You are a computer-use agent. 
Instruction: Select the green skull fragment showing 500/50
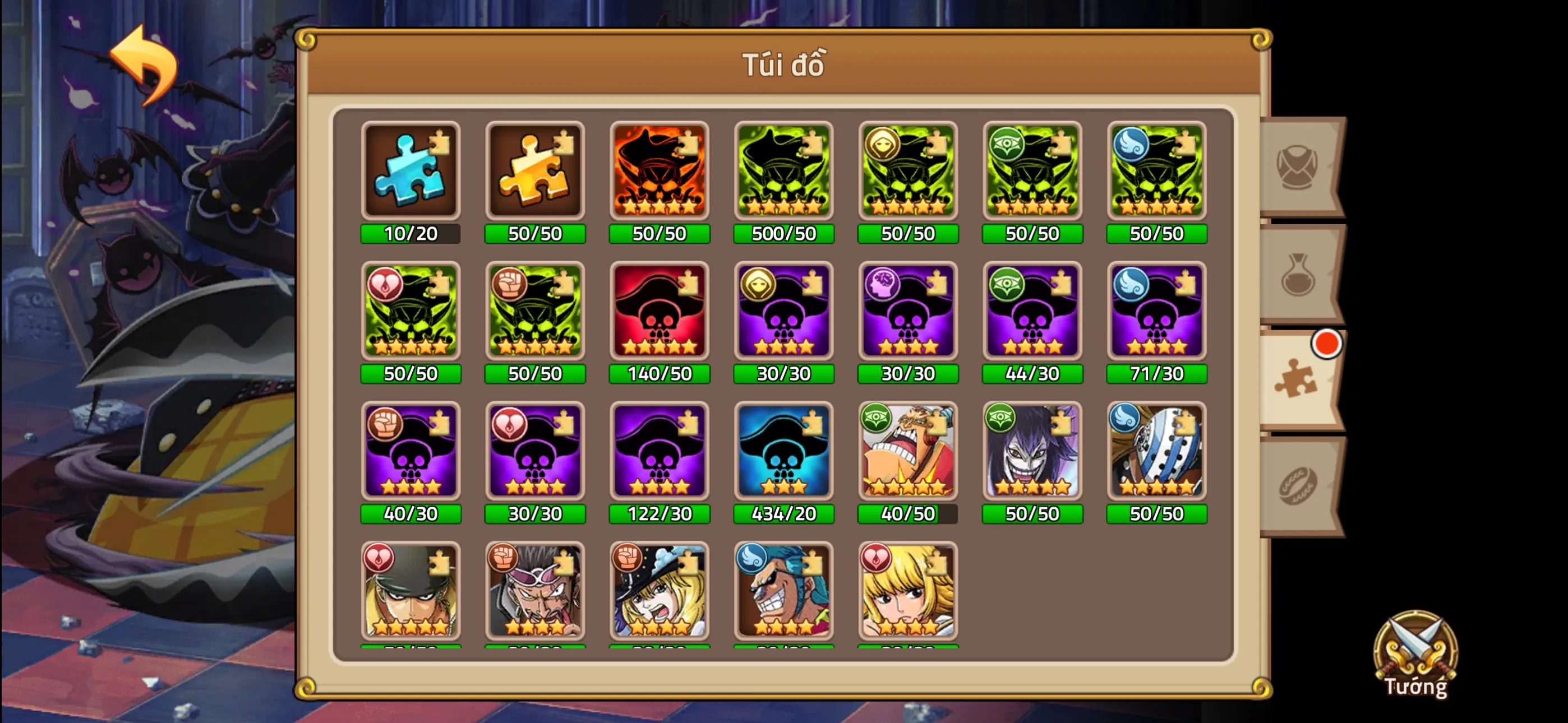[783, 171]
